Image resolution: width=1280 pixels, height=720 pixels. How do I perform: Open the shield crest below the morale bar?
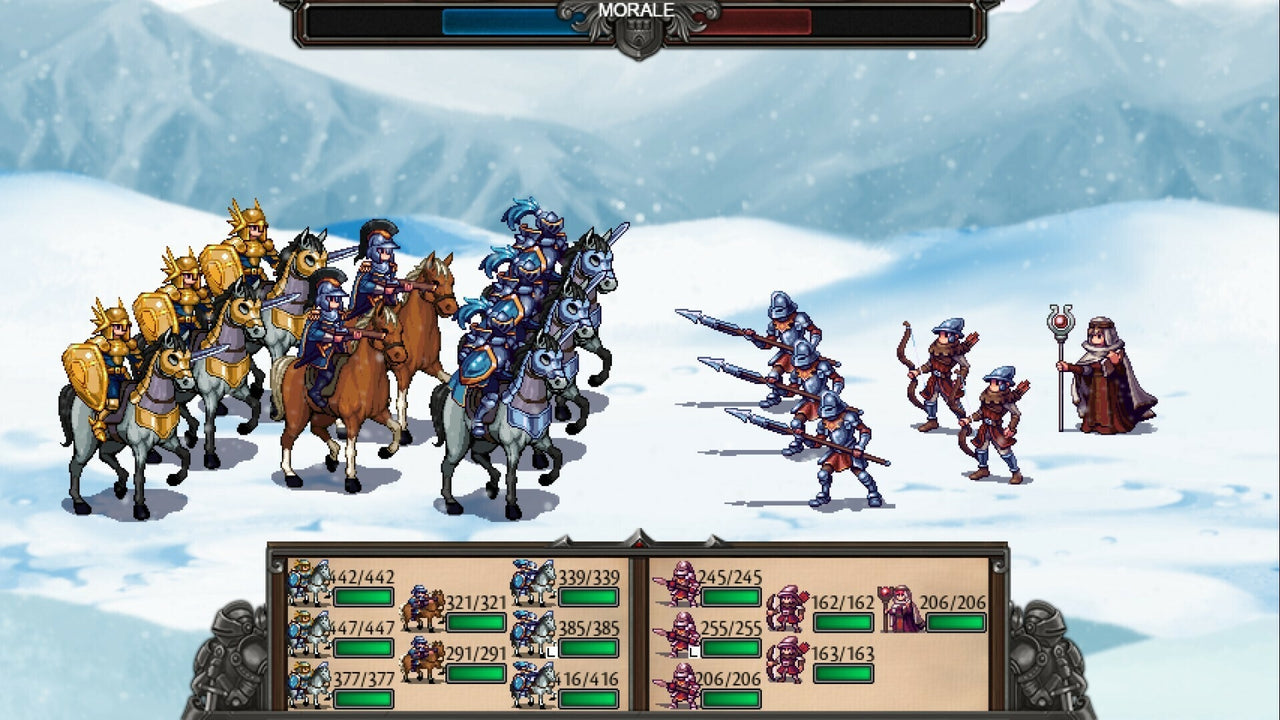pos(640,36)
